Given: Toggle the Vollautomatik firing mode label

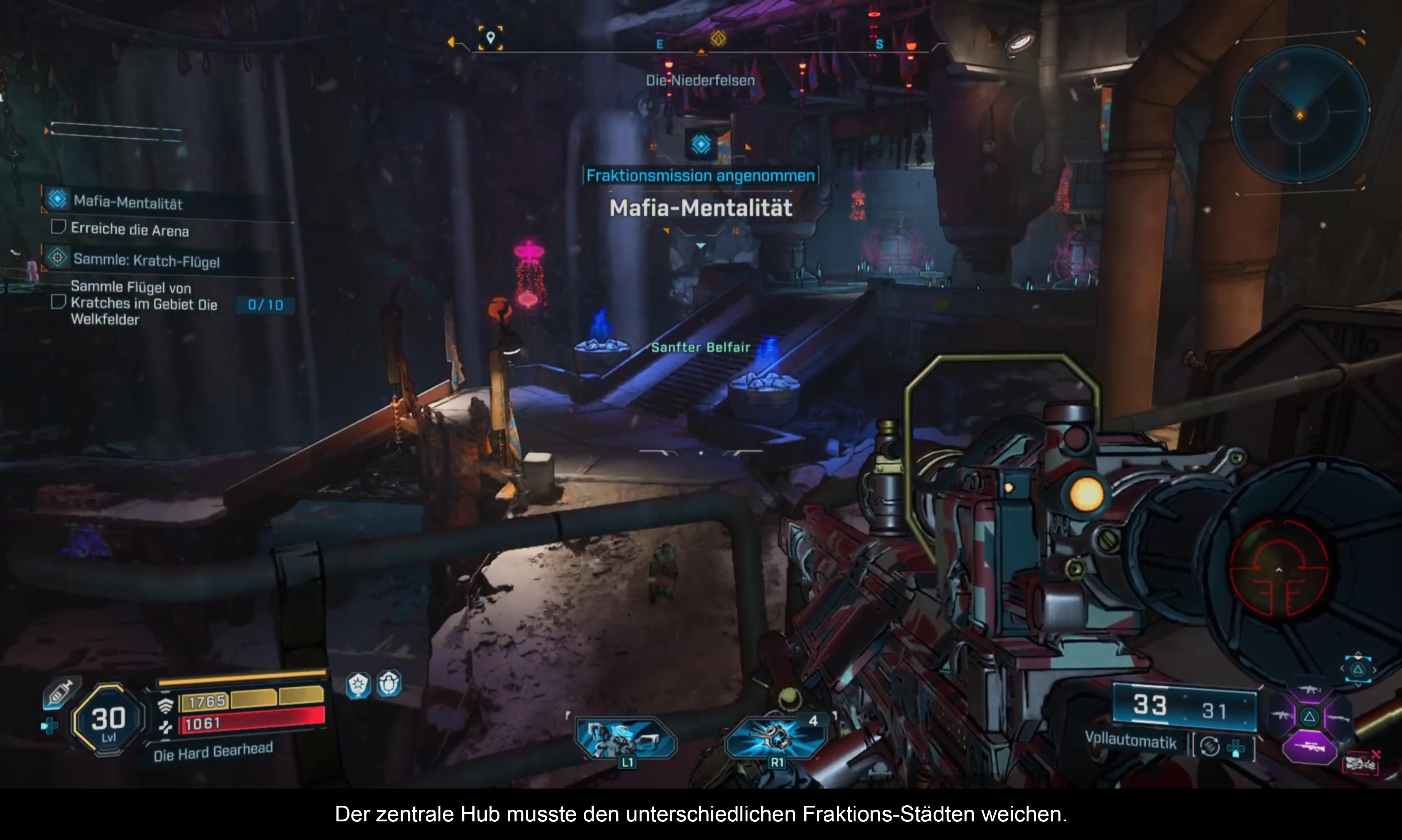Looking at the screenshot, I should (x=1130, y=740).
